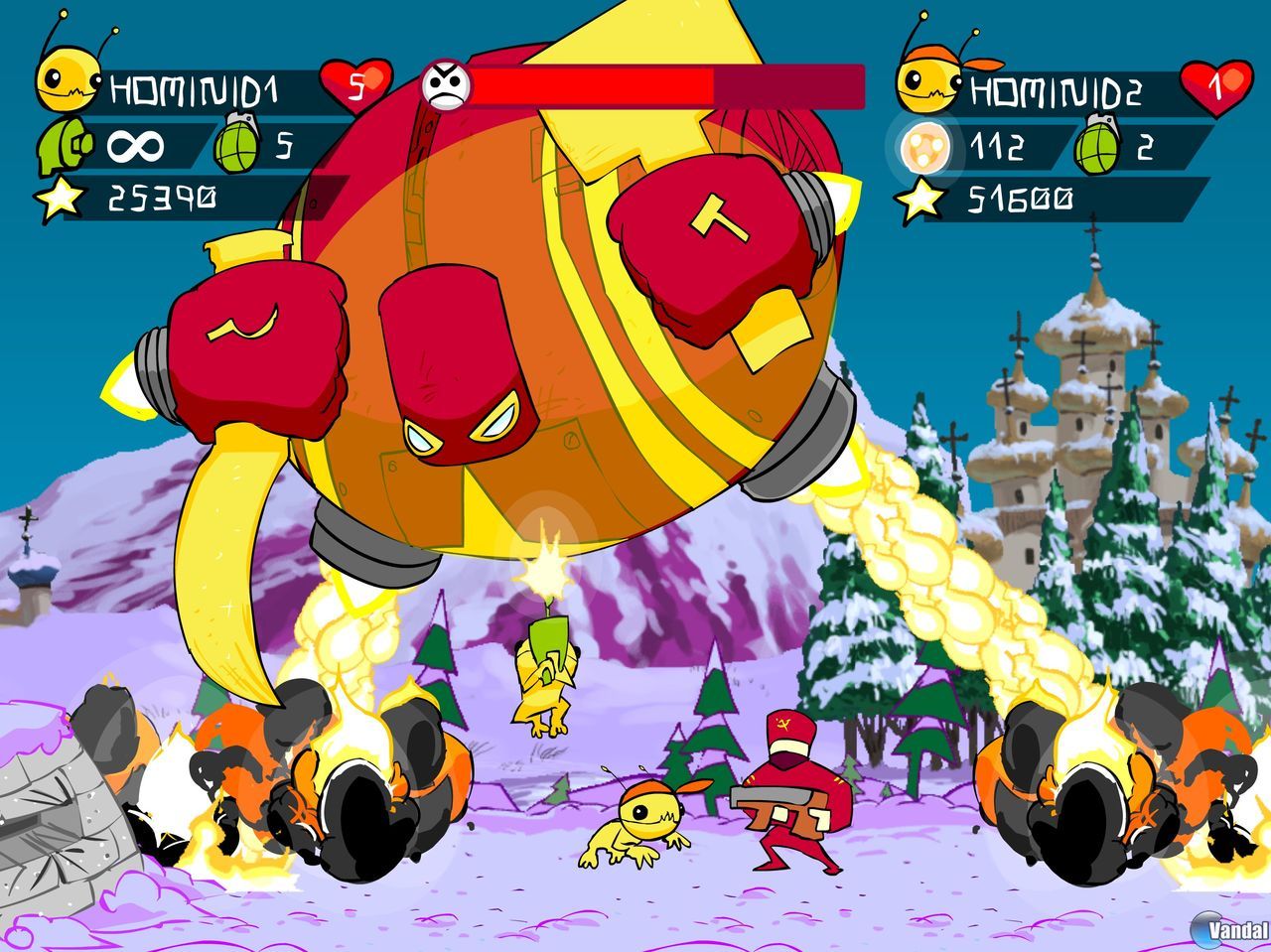The width and height of the screenshot is (1271, 952).
Task: Toggle the infinity ammo symbol on HOMINID1's panel
Action: tap(134, 146)
